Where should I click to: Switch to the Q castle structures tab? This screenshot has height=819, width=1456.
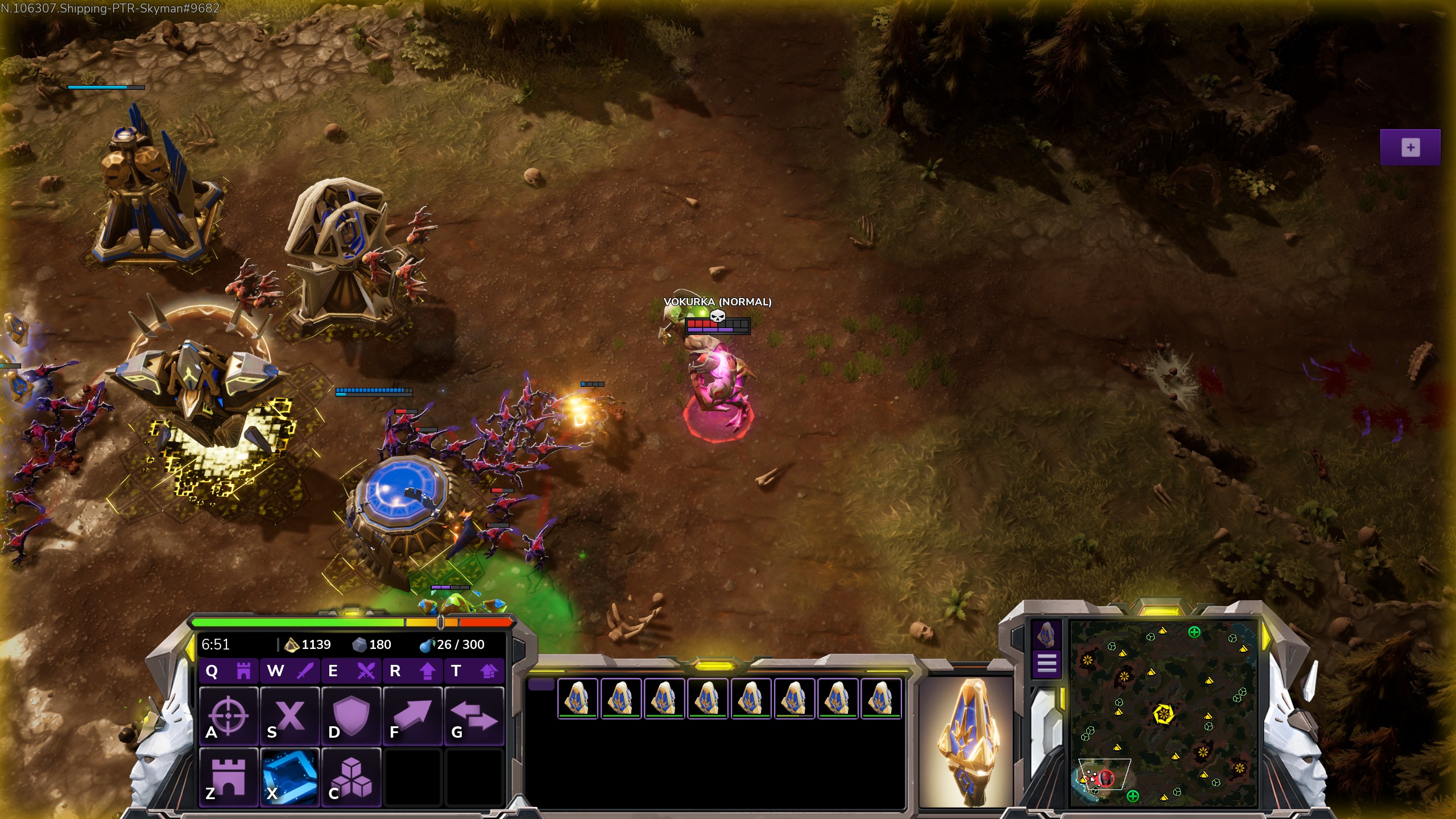[x=229, y=671]
